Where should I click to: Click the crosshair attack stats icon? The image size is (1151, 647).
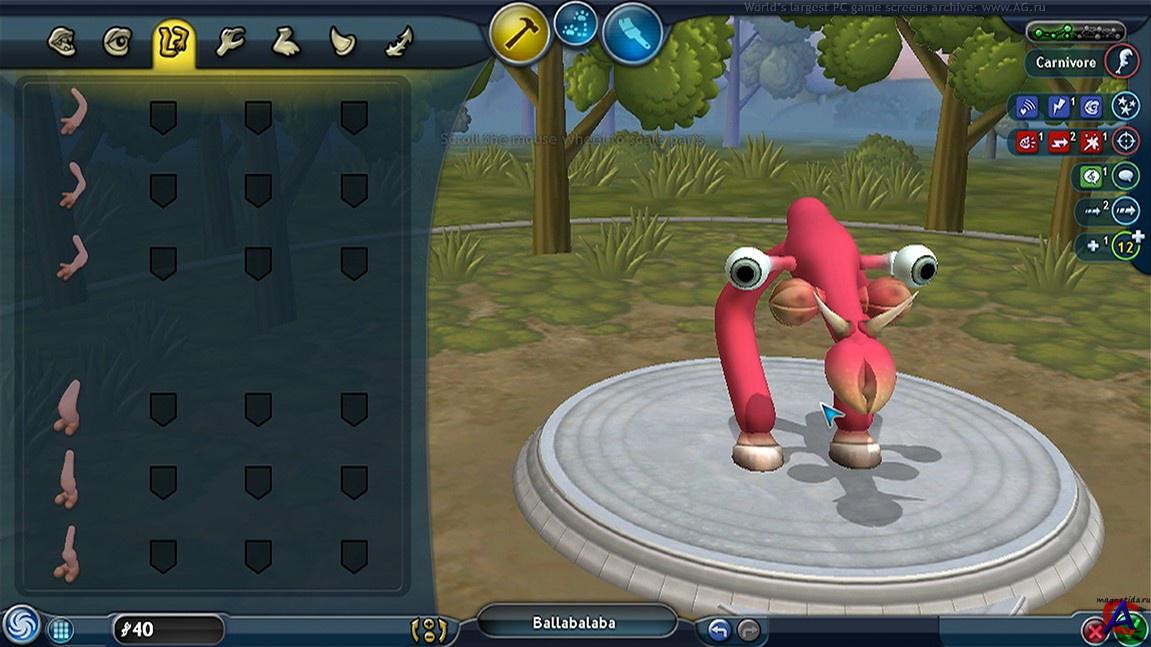pos(1126,141)
